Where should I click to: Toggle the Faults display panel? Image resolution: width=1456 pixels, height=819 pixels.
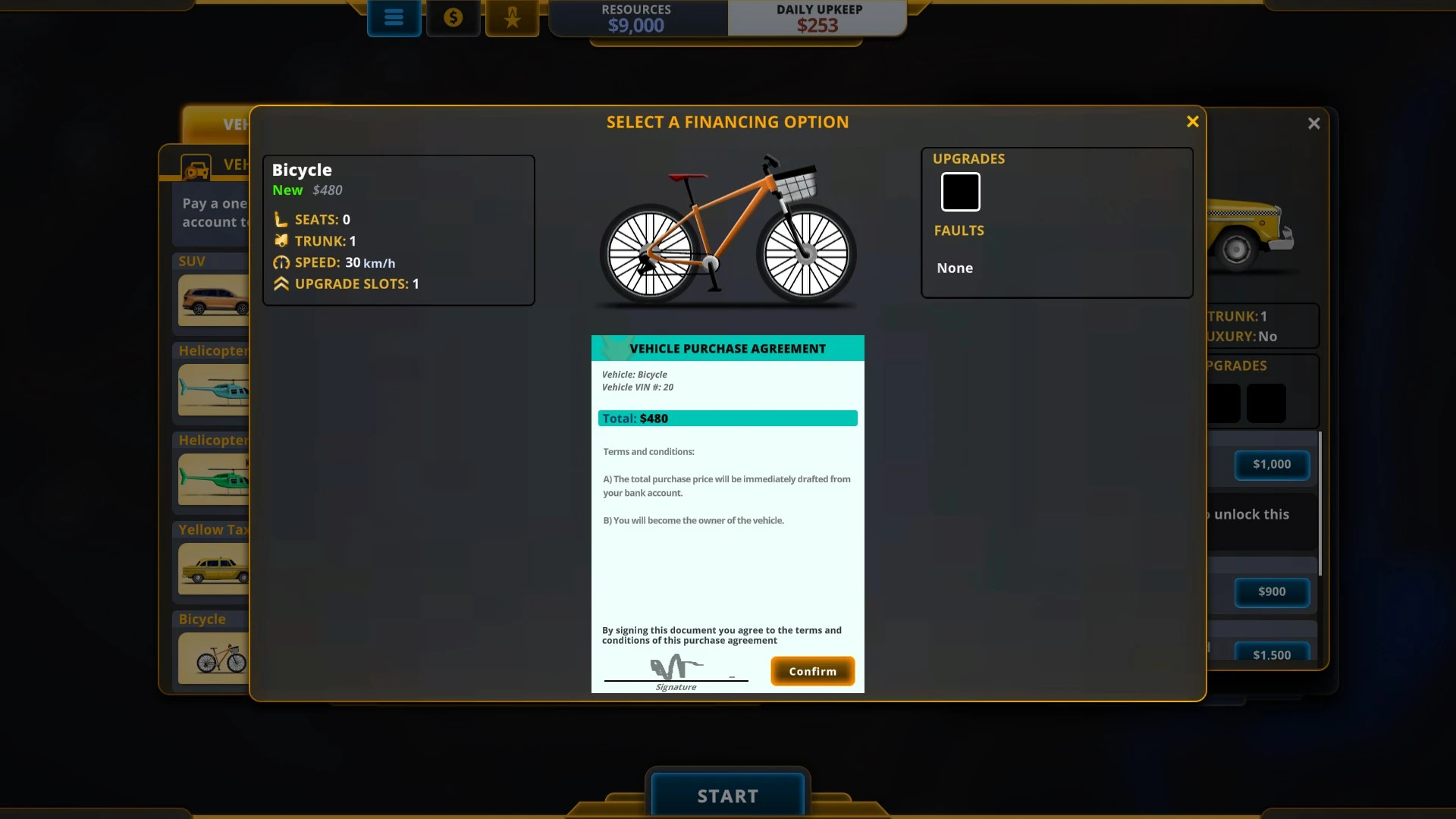click(959, 231)
